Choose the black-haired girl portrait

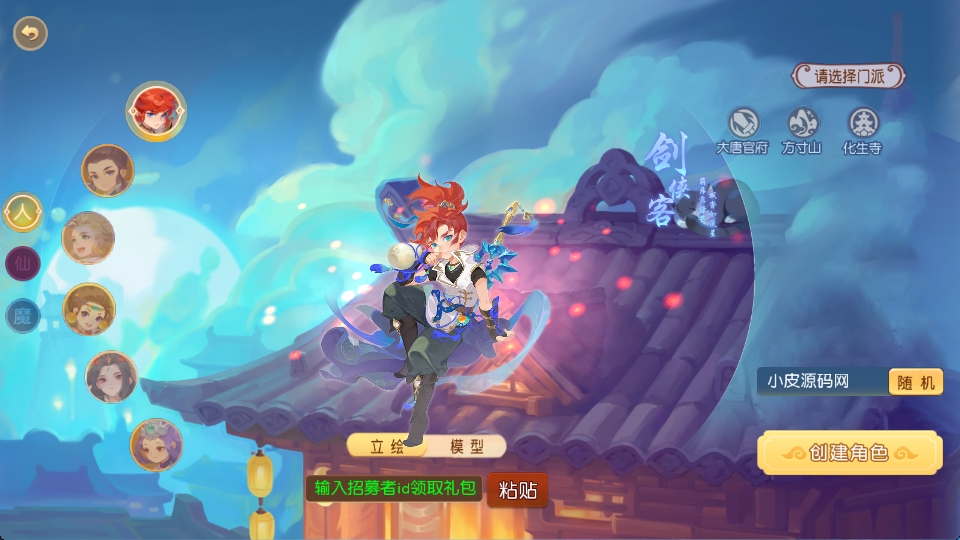(x=111, y=376)
